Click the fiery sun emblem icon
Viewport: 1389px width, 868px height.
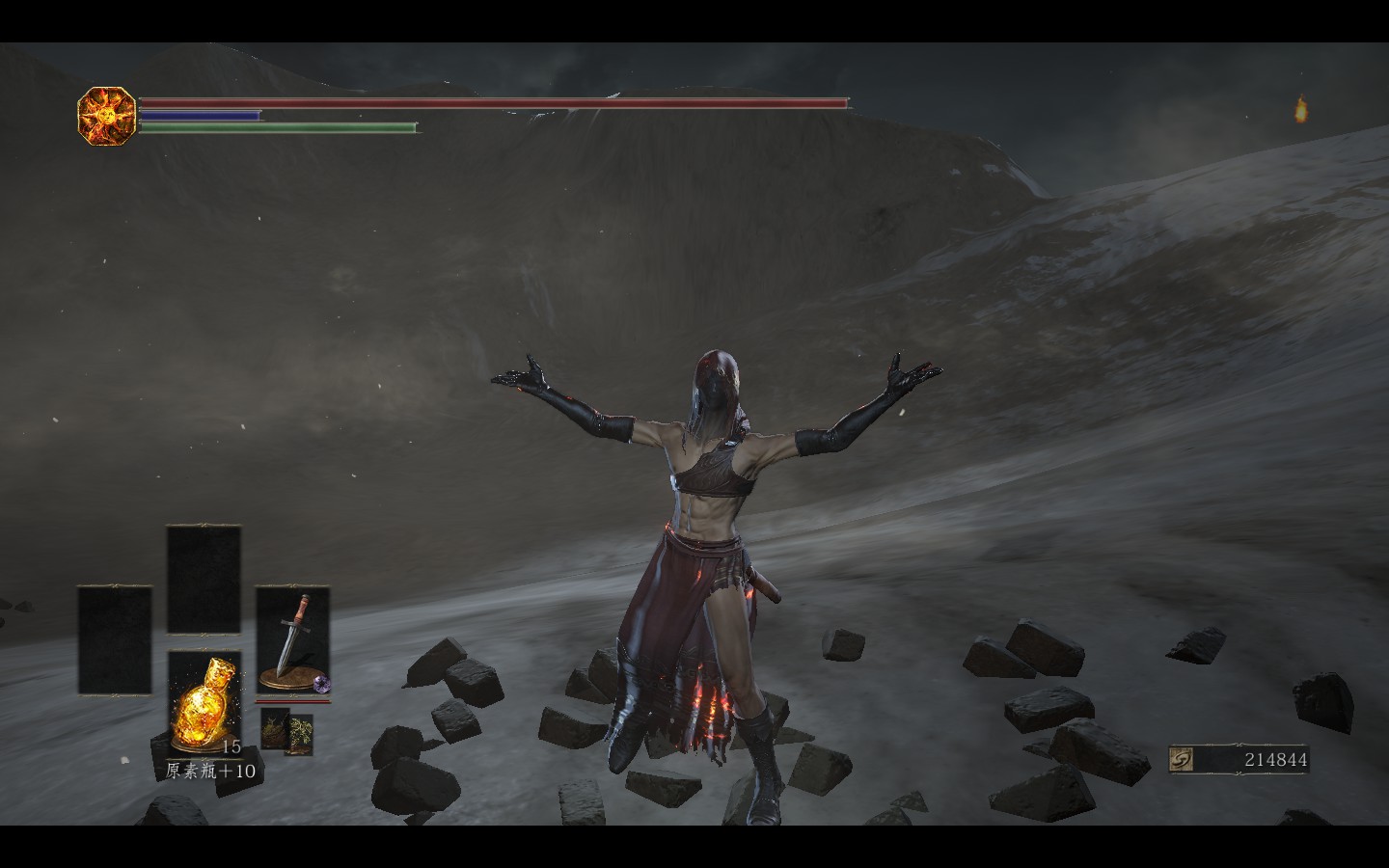tap(106, 116)
